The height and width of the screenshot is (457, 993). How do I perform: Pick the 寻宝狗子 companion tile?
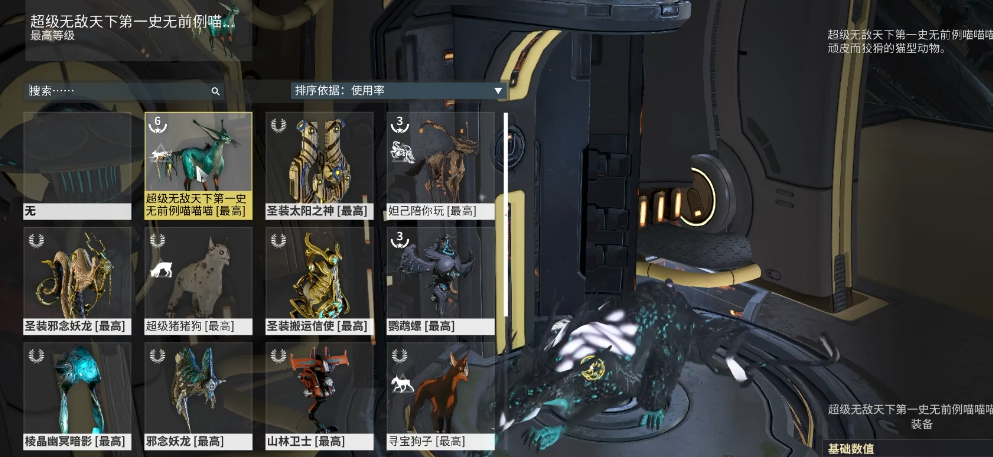[440, 395]
